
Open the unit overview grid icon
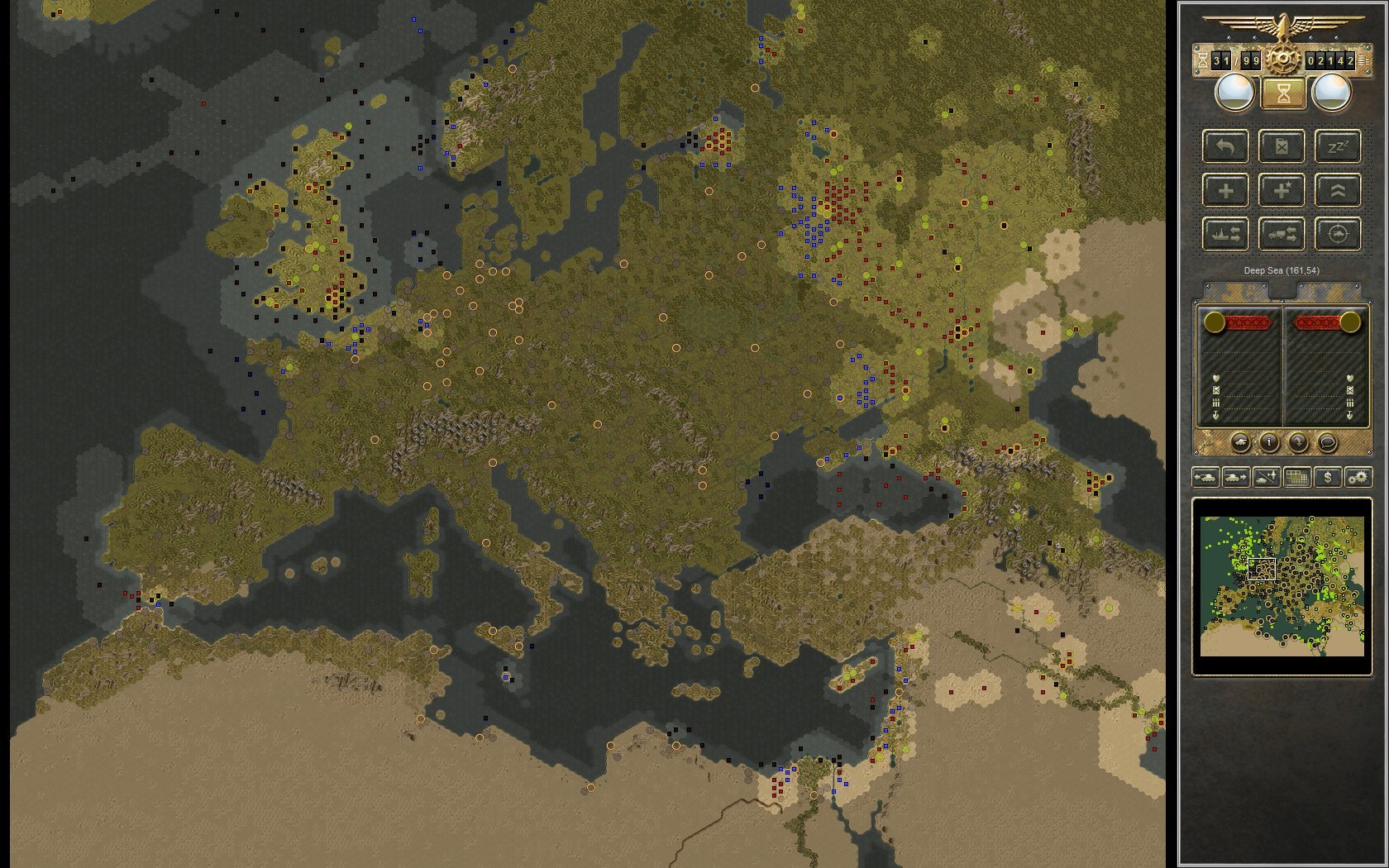point(1296,479)
